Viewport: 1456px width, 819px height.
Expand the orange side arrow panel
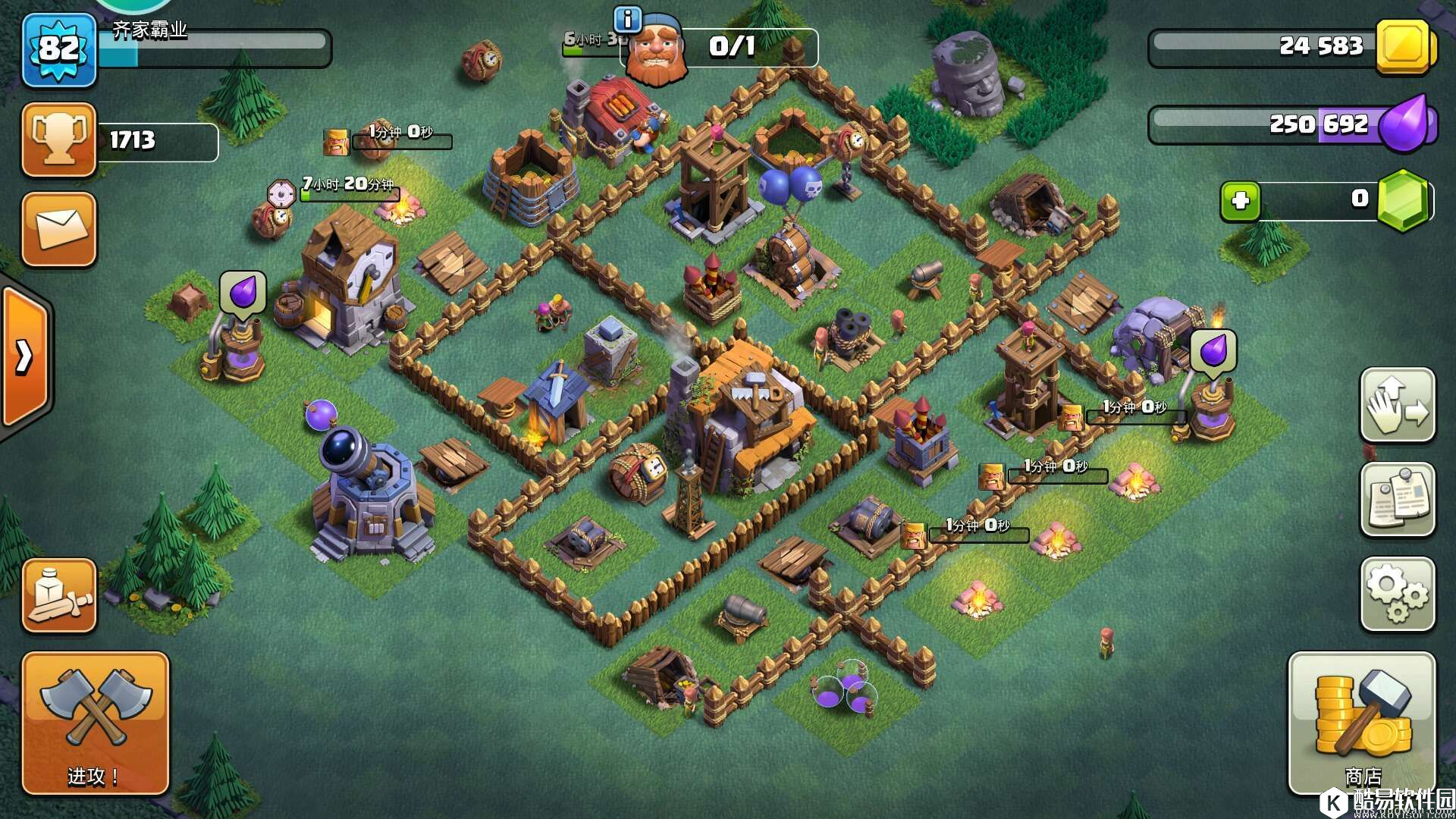[24, 356]
